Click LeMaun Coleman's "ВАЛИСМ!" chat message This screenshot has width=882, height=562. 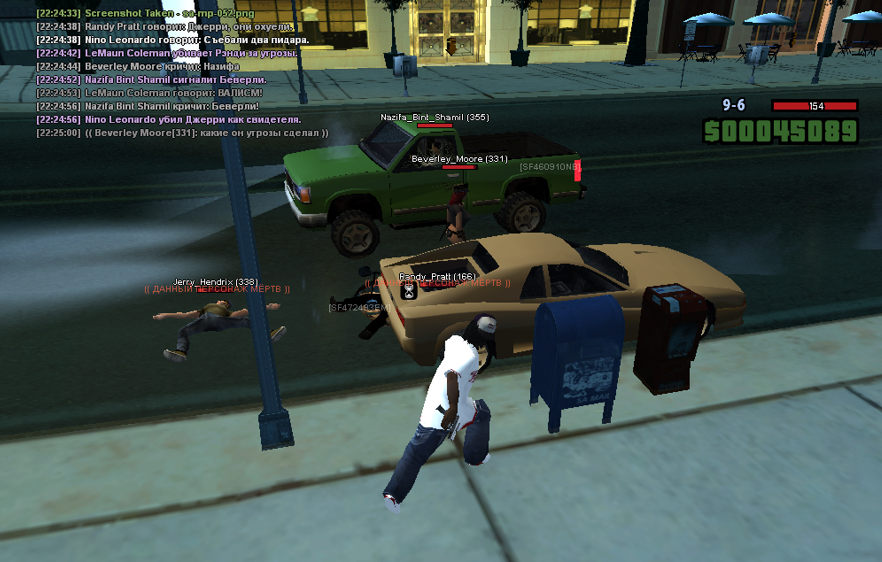click(149, 92)
